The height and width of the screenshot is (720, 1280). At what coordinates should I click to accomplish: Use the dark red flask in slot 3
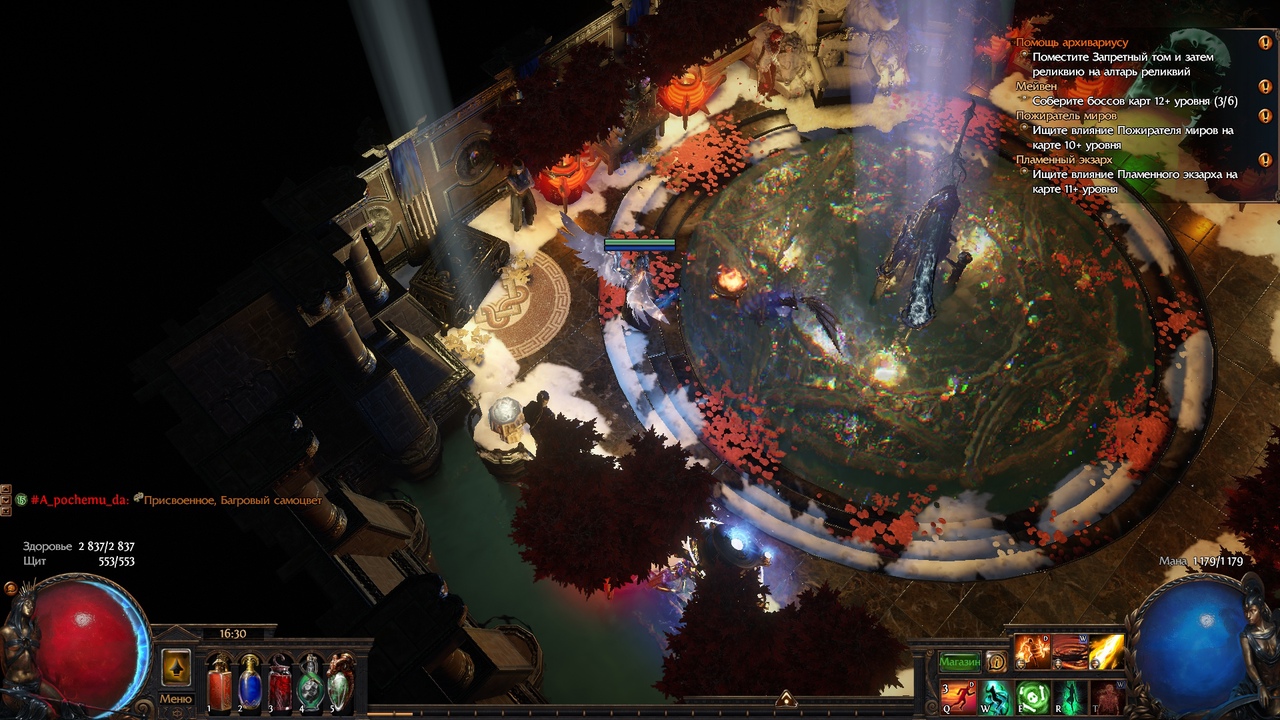pos(280,684)
